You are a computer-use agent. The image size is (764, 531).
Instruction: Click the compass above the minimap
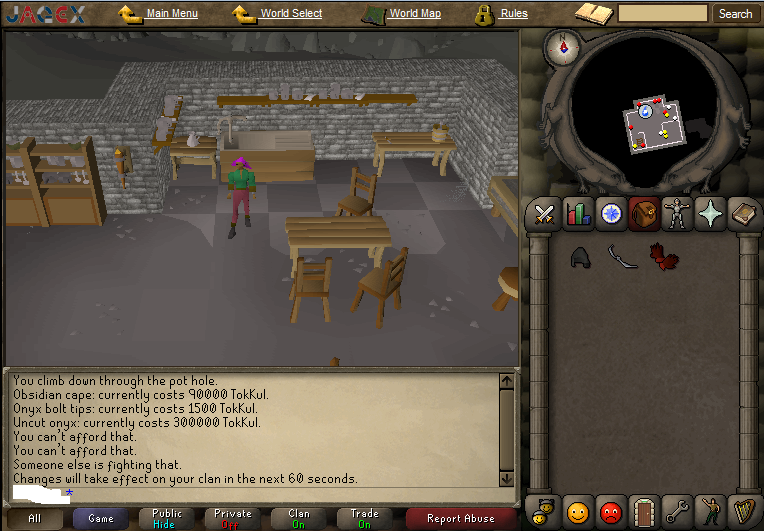pyautogui.click(x=562, y=45)
